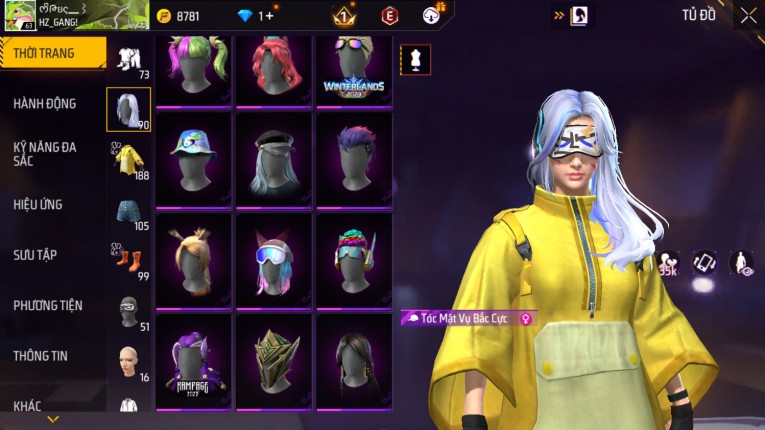Screen dimensions: 765x430
Task: Pick the black balaclava mask category
Action: [x=129, y=312]
